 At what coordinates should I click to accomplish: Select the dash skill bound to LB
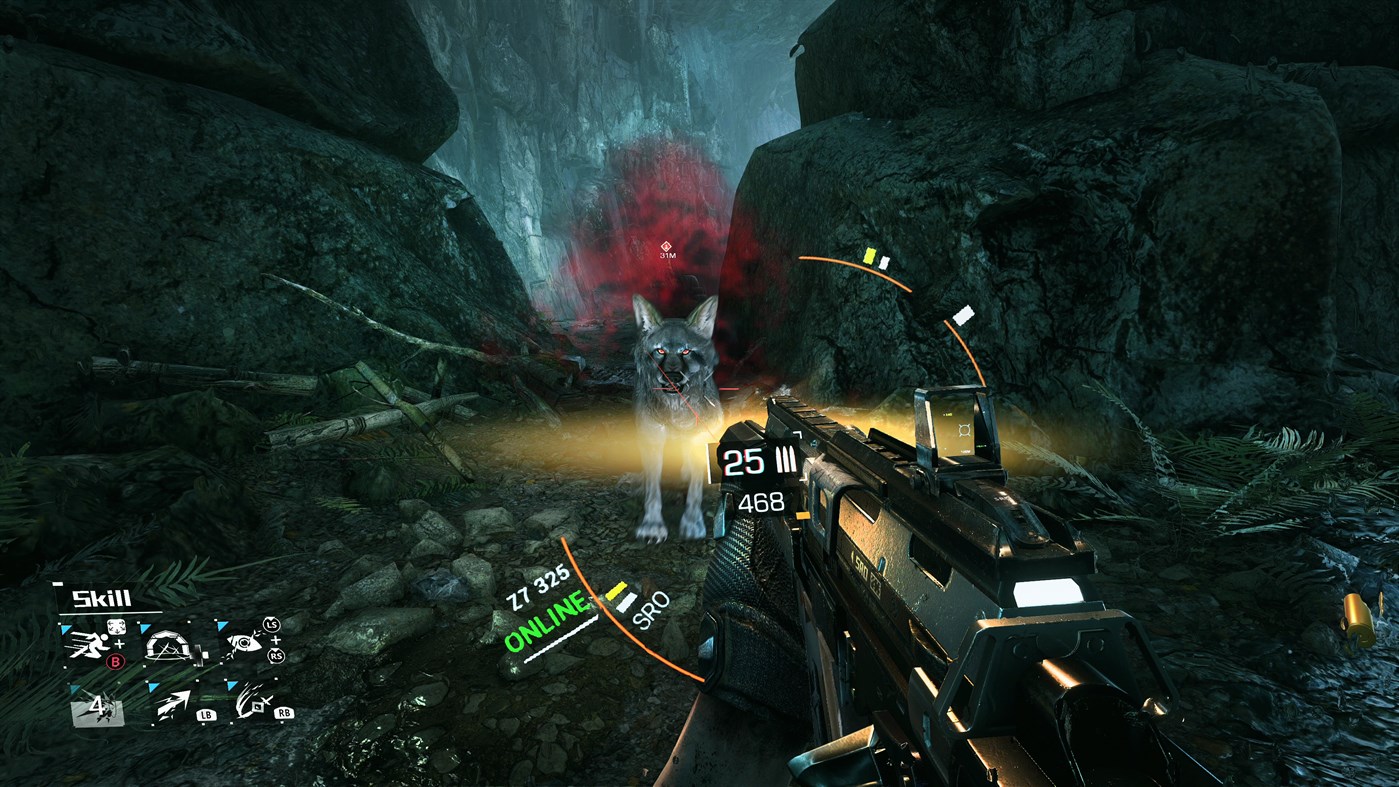pyautogui.click(x=176, y=706)
